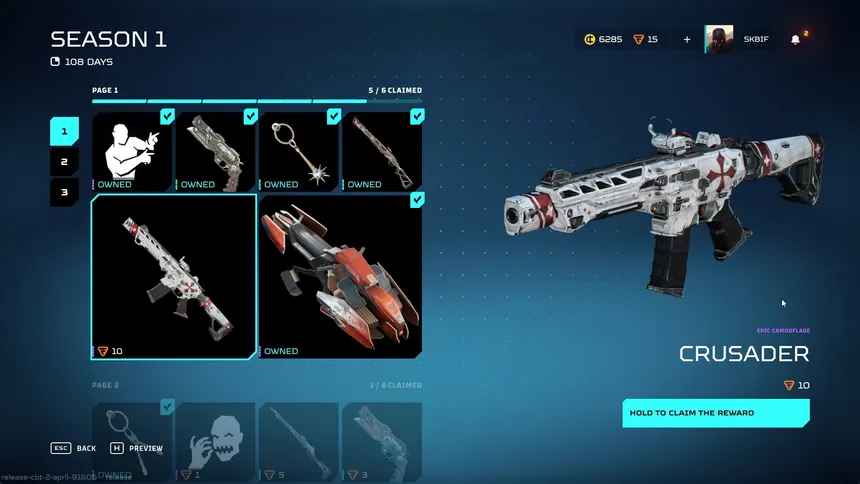Add more currency with the plus button

(x=687, y=40)
